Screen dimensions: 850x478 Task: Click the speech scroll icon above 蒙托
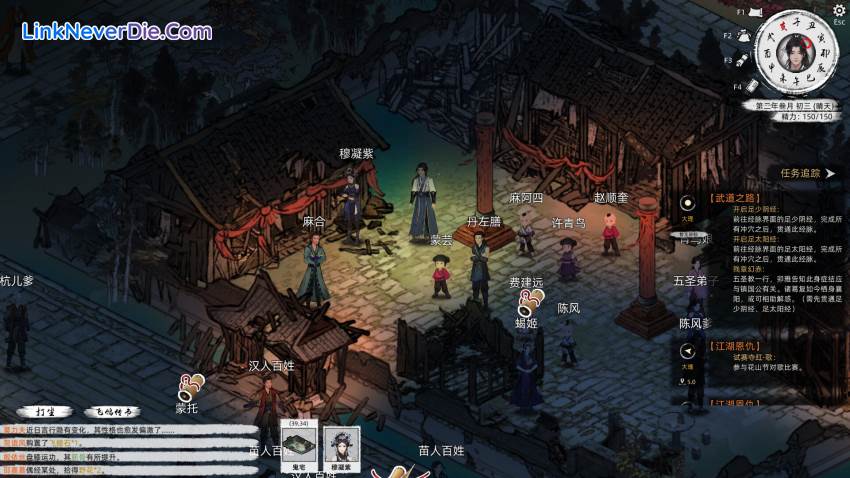pyautogui.click(x=189, y=387)
